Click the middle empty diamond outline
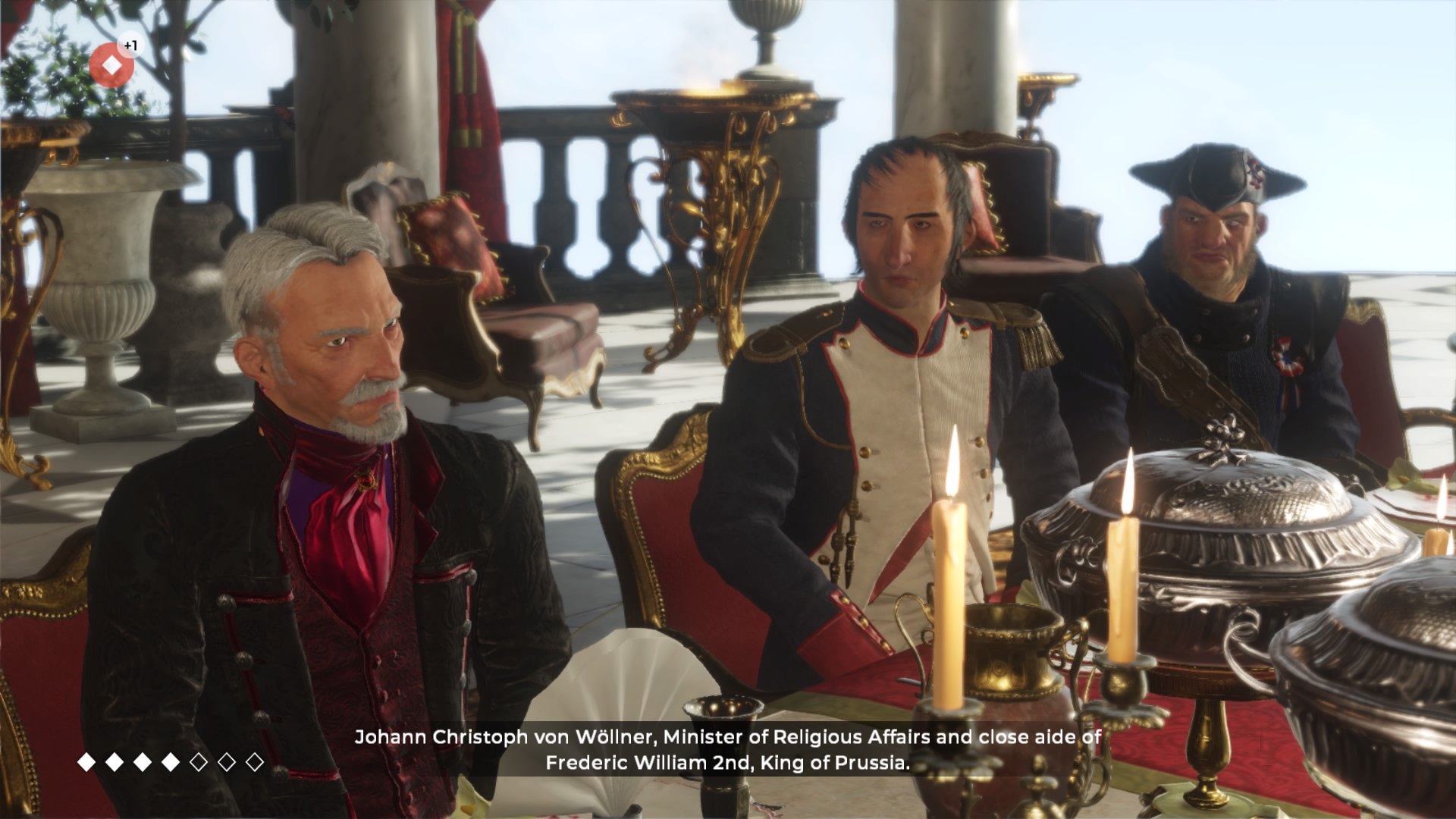Screen dimensions: 1456x819 point(227,761)
